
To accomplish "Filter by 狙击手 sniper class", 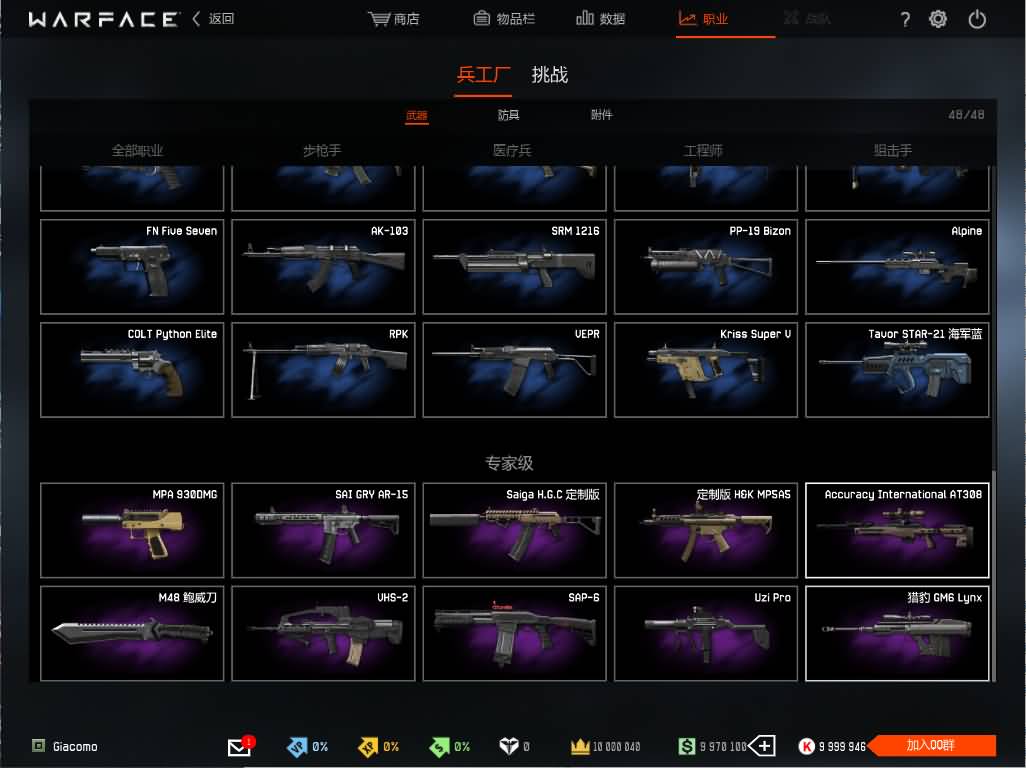I will pyautogui.click(x=893, y=151).
